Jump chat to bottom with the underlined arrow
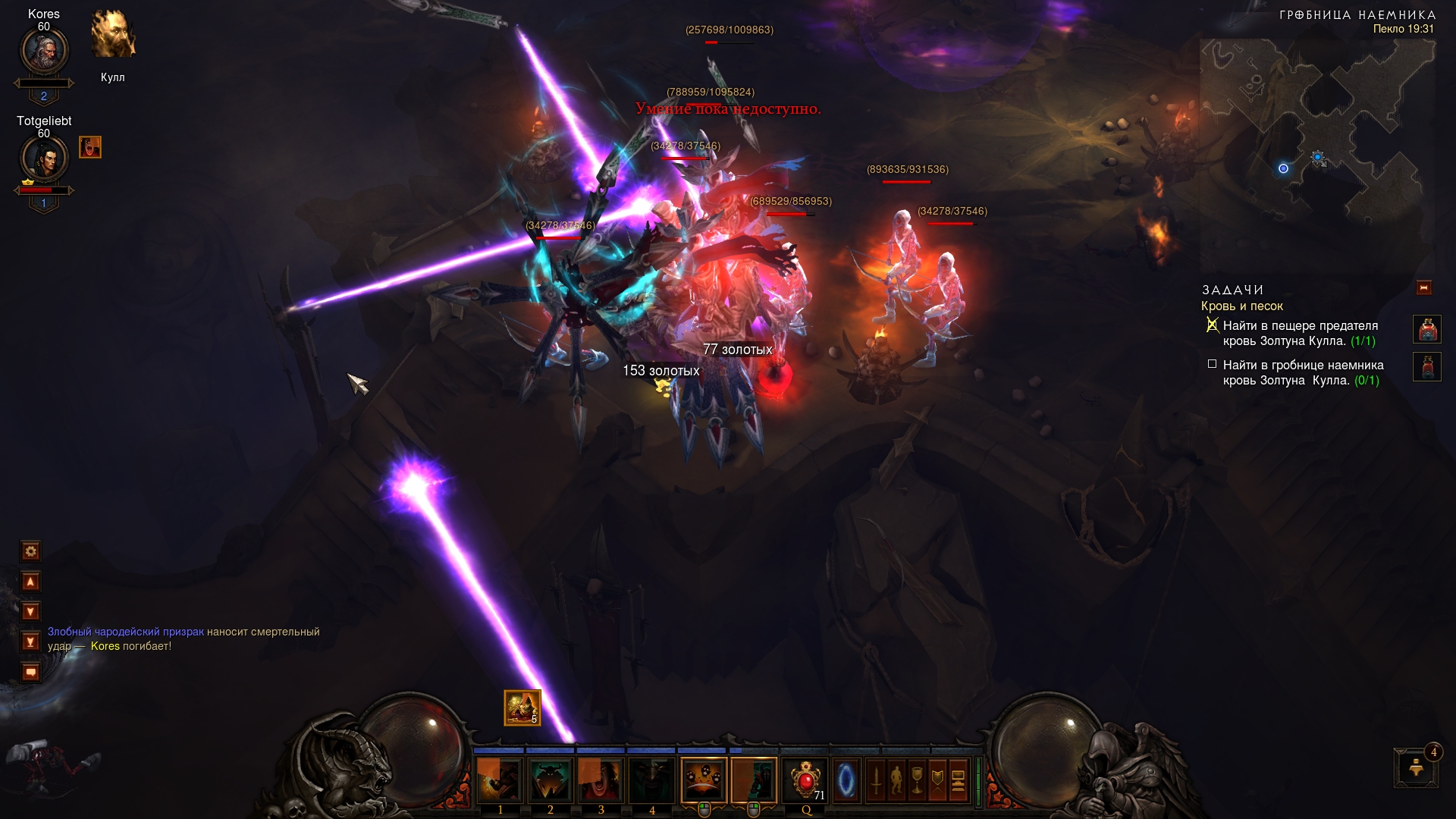 31,642
